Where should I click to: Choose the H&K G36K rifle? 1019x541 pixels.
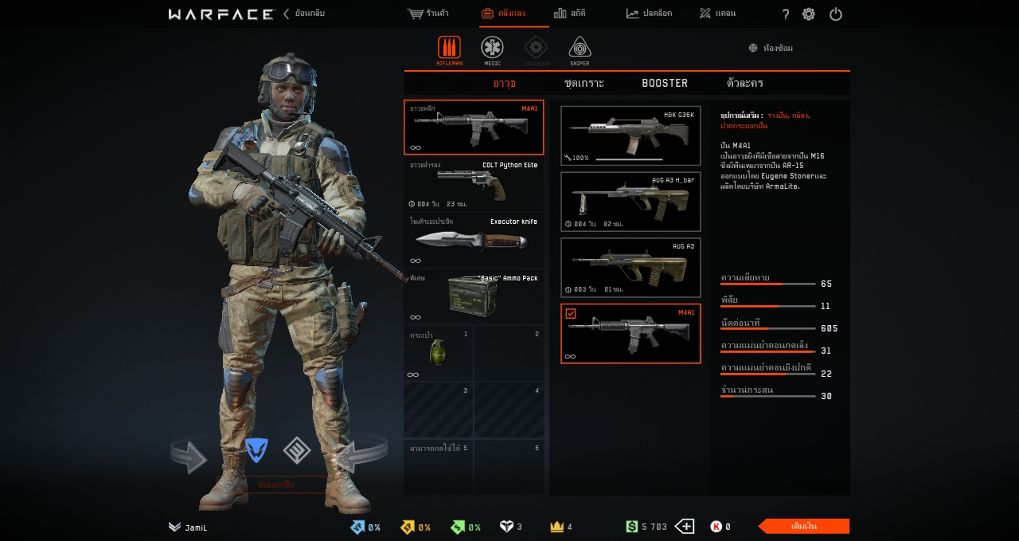(630, 135)
